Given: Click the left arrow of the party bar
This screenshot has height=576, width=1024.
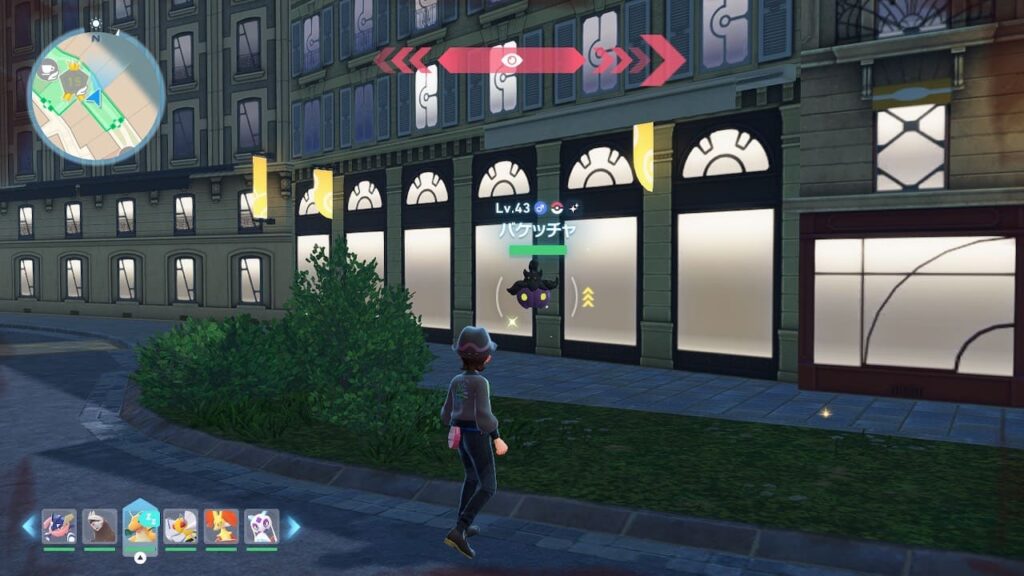Looking at the screenshot, I should pos(28,527).
